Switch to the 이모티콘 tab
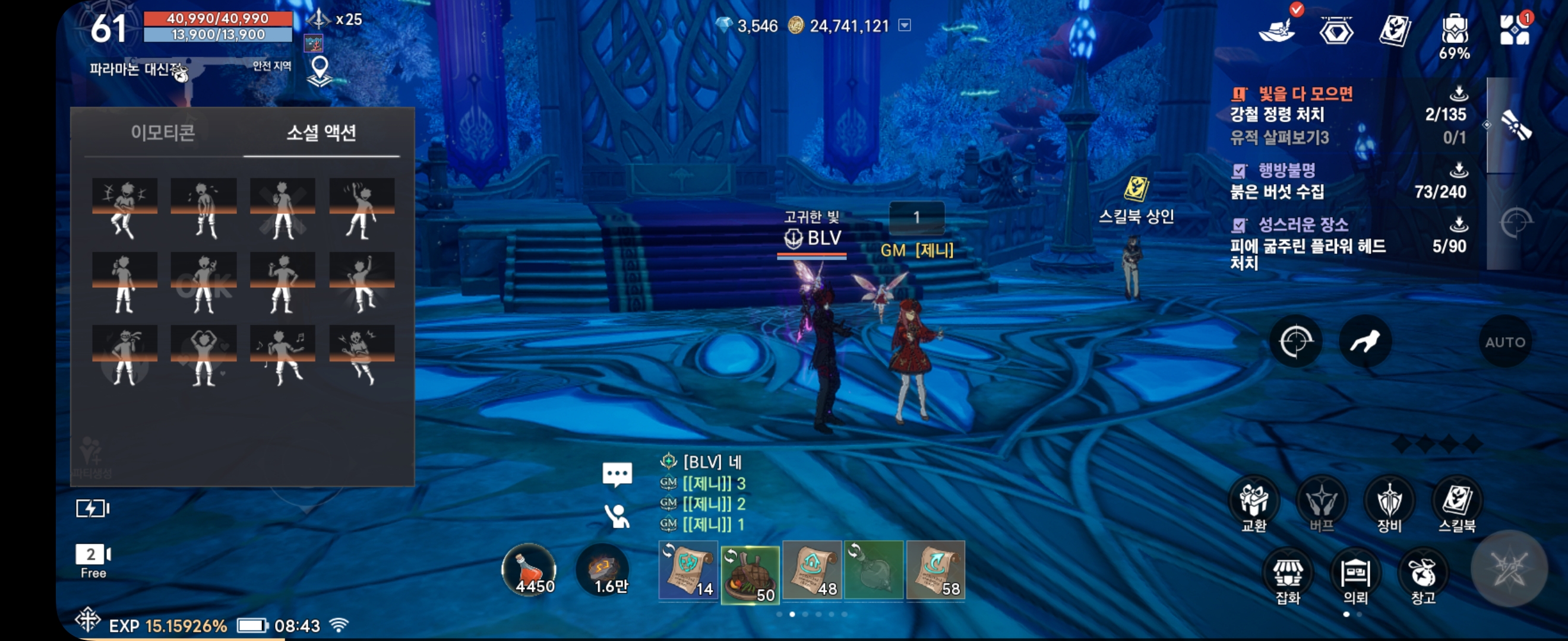1568x641 pixels. (163, 133)
